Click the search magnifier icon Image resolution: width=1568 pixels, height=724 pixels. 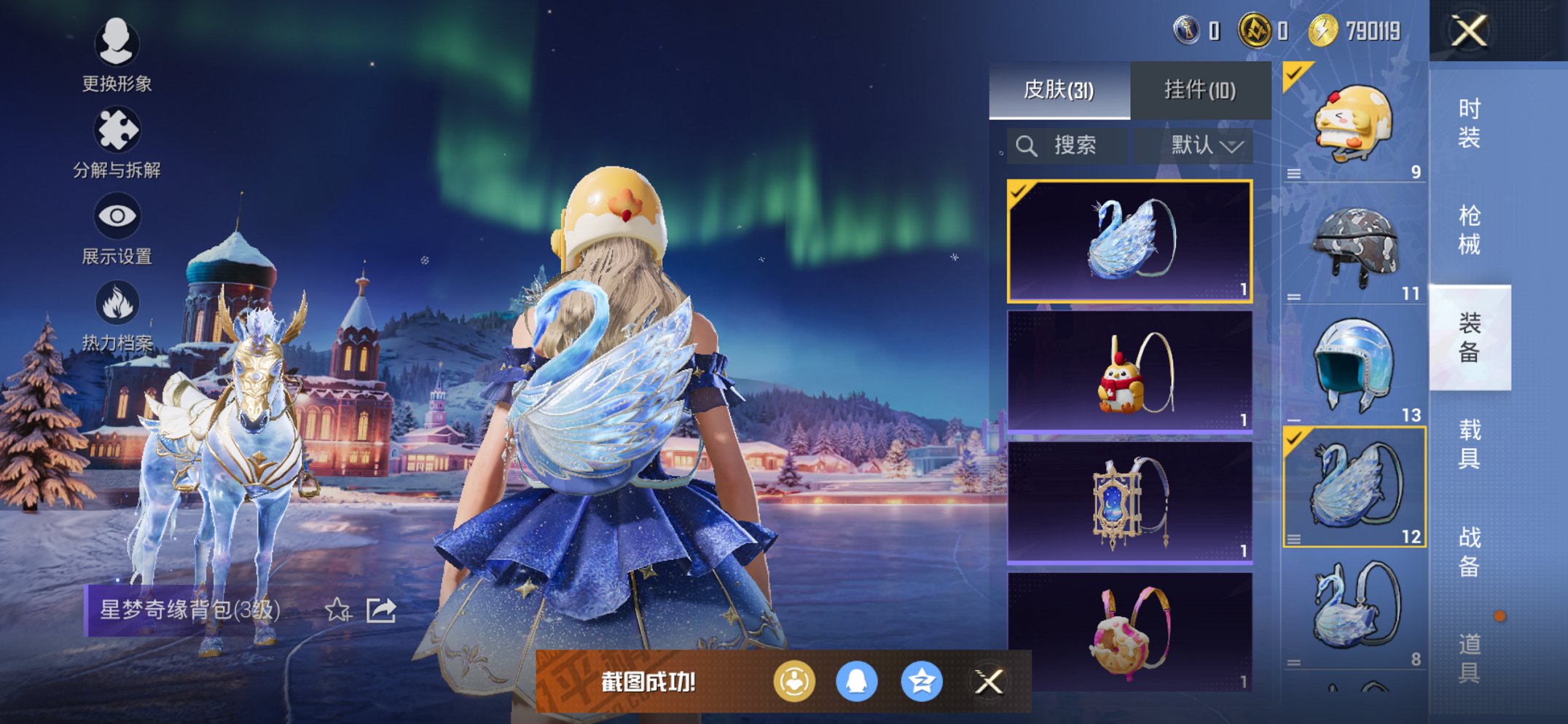(x=1027, y=144)
